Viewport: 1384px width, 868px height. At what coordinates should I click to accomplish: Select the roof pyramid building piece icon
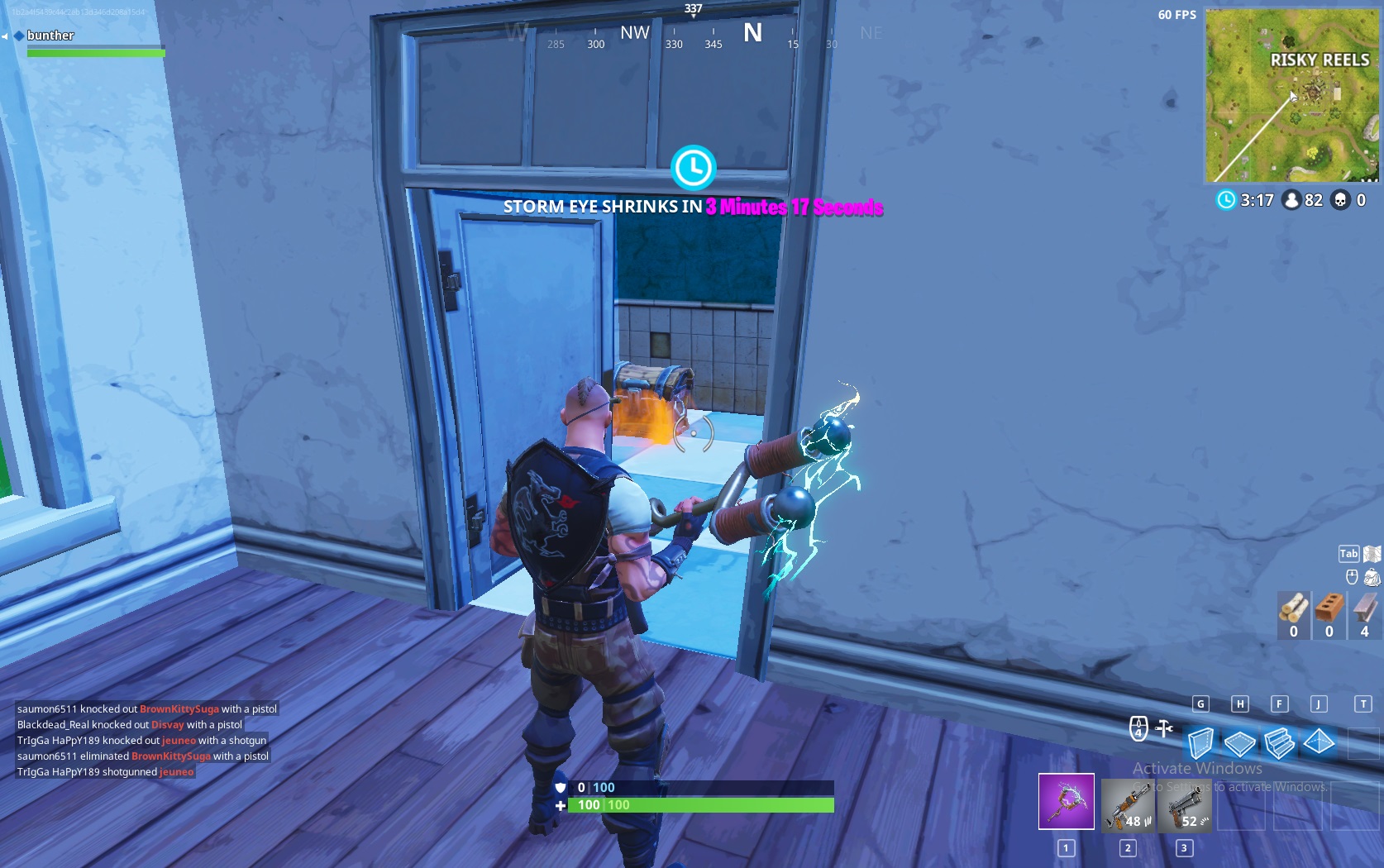(x=1318, y=742)
